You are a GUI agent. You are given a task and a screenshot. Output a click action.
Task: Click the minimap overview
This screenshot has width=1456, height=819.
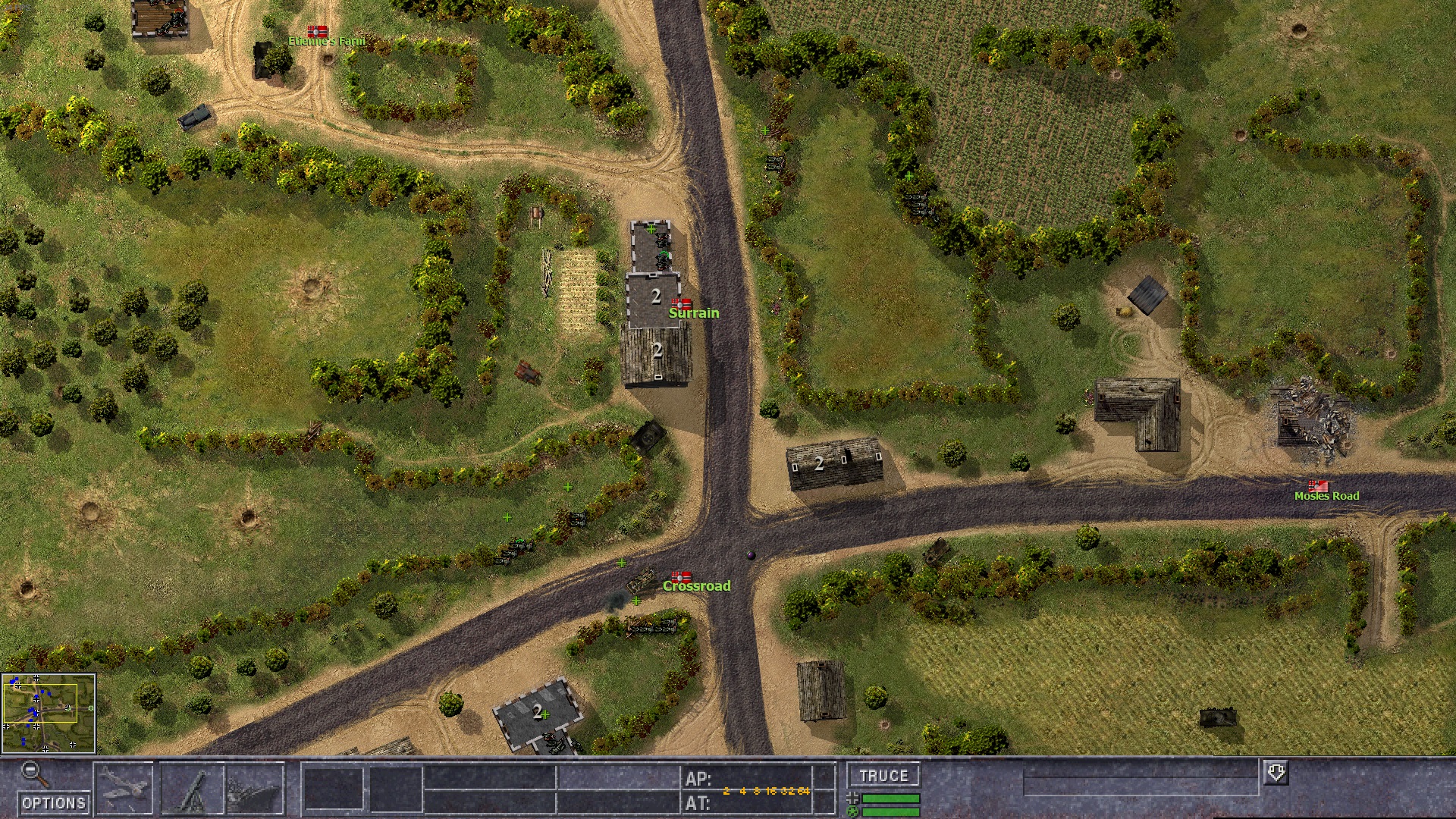(49, 714)
